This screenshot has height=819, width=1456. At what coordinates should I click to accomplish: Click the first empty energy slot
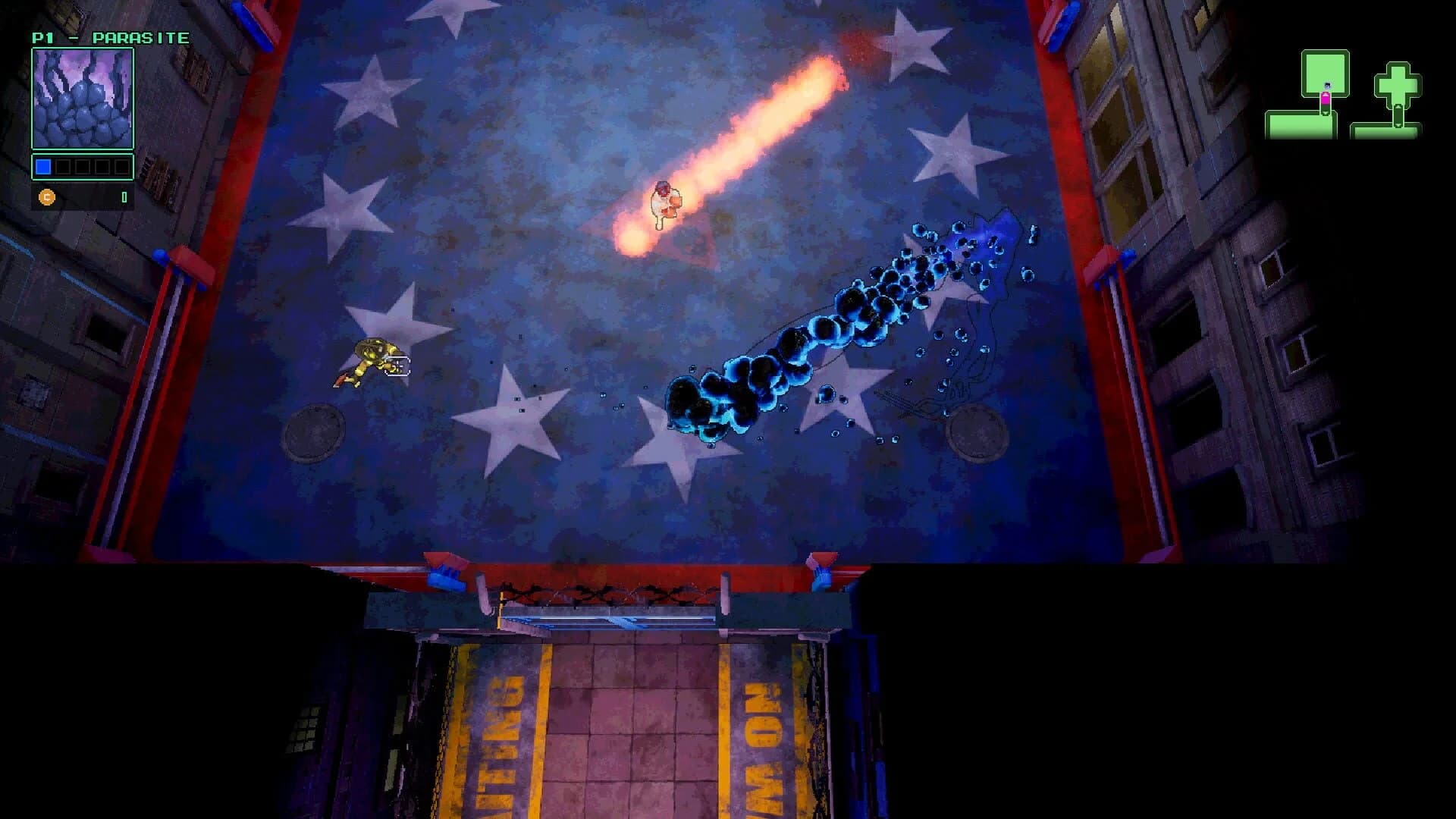63,166
